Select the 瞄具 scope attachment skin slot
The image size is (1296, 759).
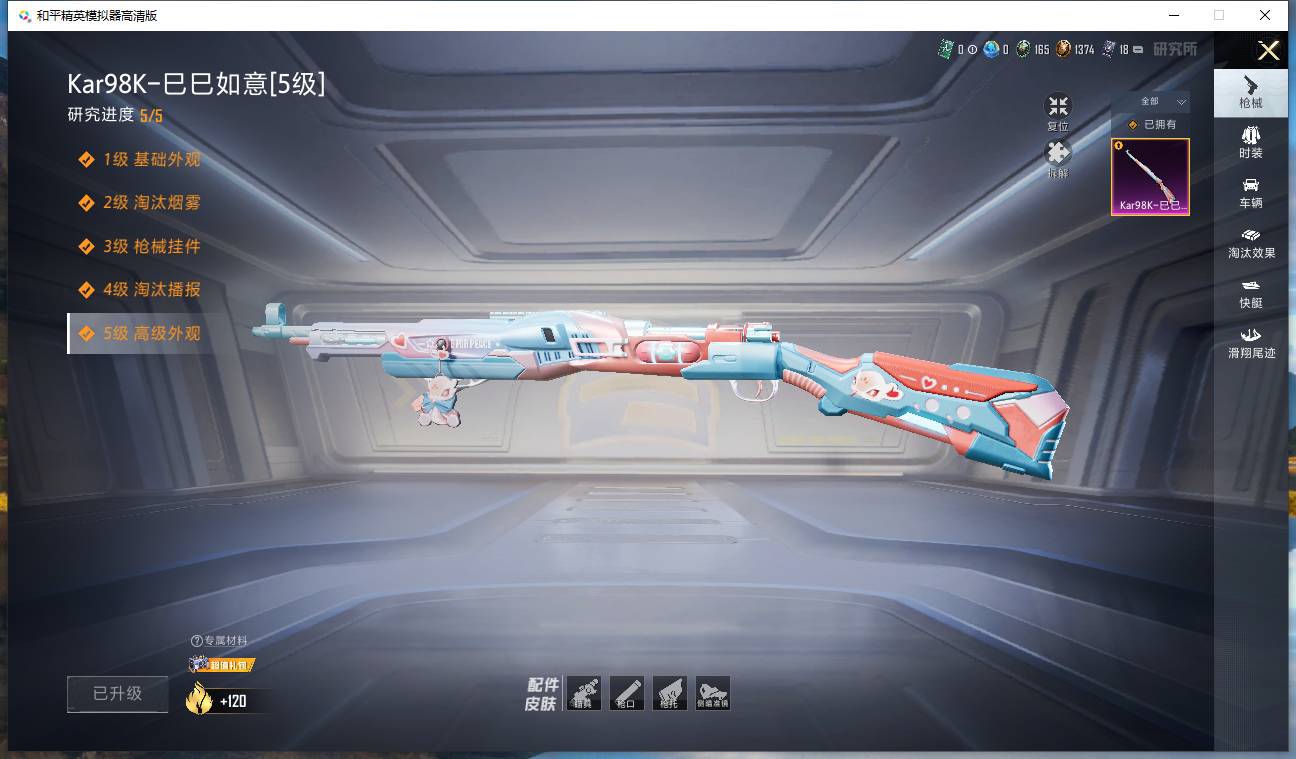pyautogui.click(x=584, y=693)
